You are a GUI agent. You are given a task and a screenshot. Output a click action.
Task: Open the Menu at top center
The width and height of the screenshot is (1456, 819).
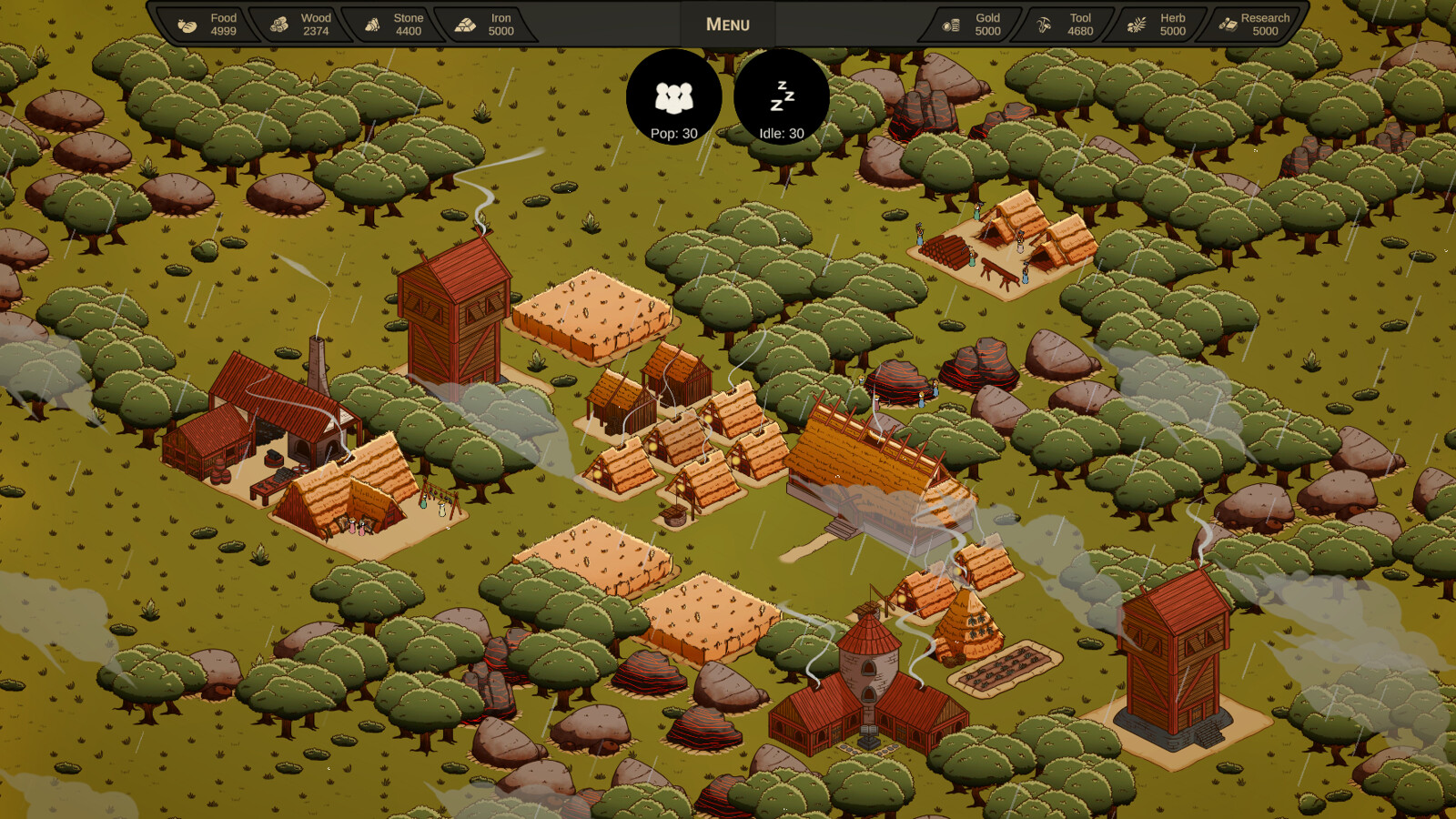(726, 24)
